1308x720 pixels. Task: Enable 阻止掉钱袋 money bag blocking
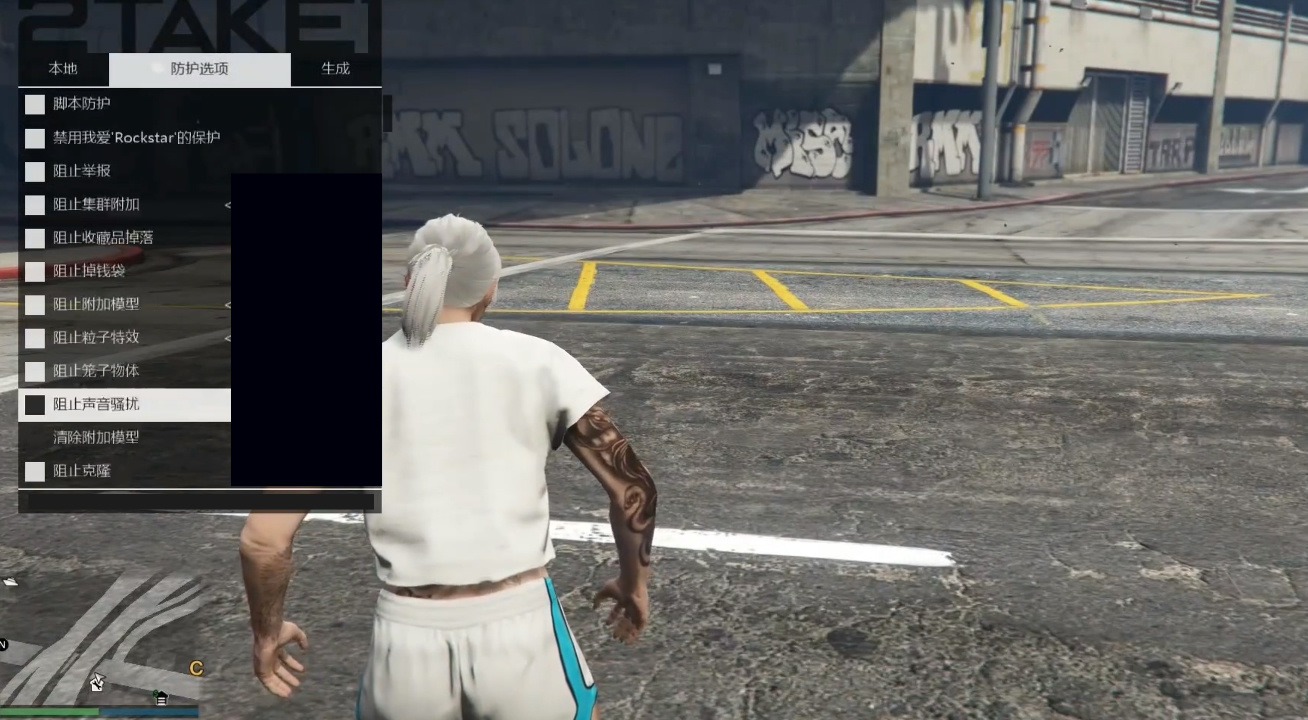point(35,271)
